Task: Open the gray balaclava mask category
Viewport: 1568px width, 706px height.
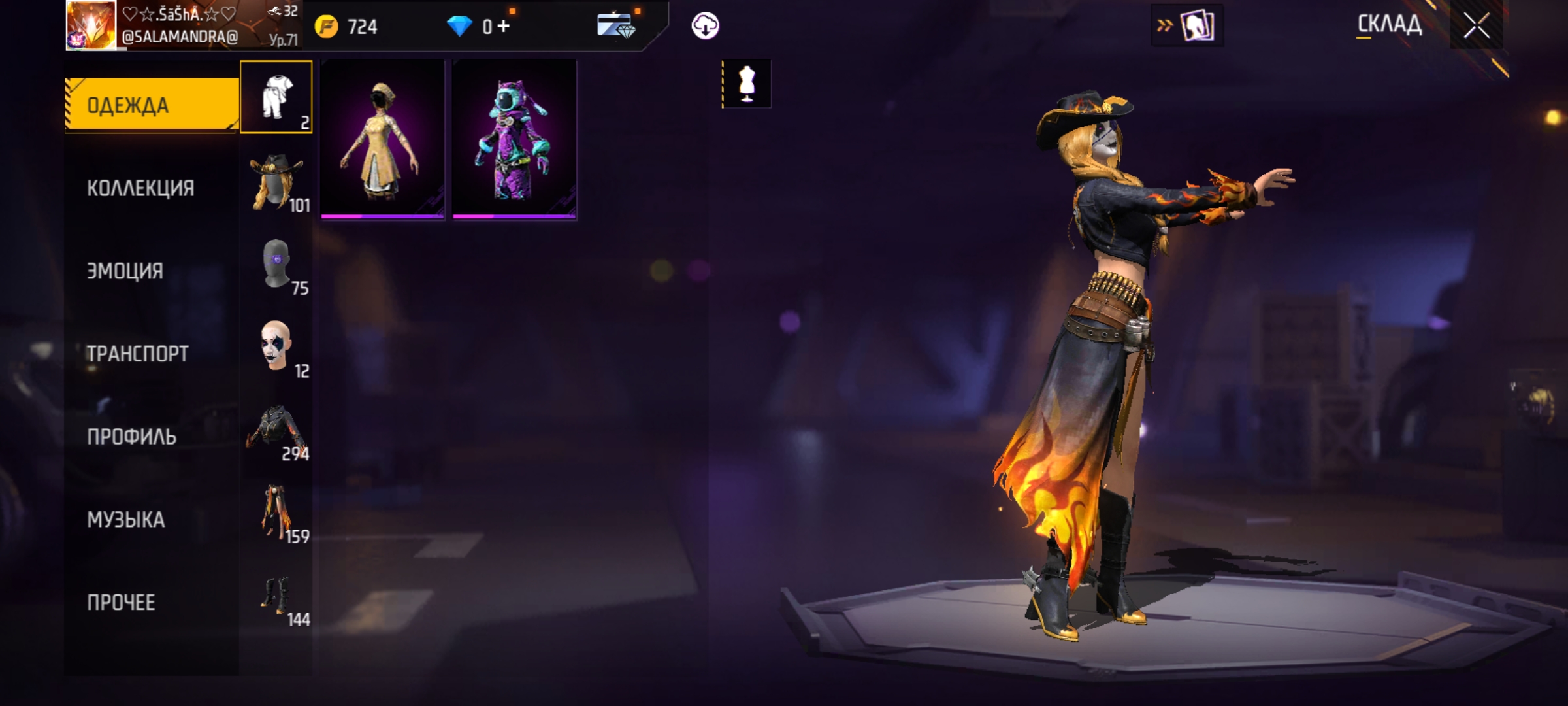Action: 276,265
